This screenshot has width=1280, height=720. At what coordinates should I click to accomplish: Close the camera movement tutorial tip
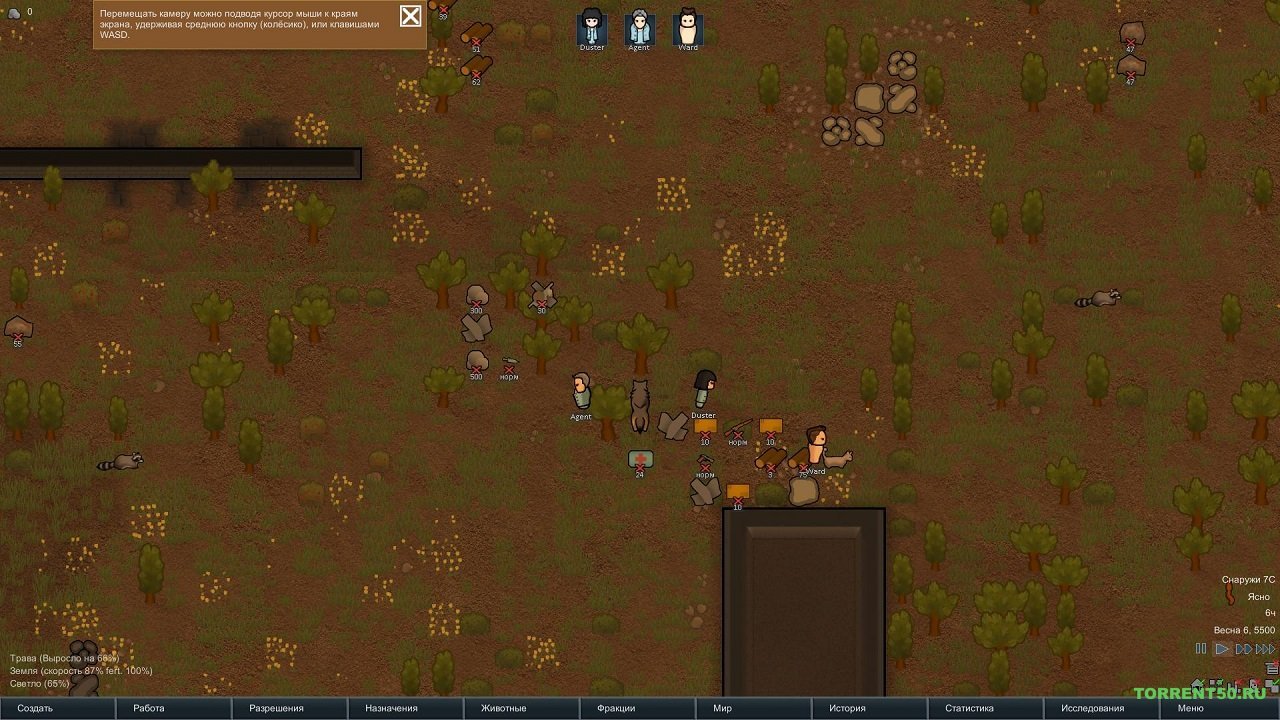(409, 17)
